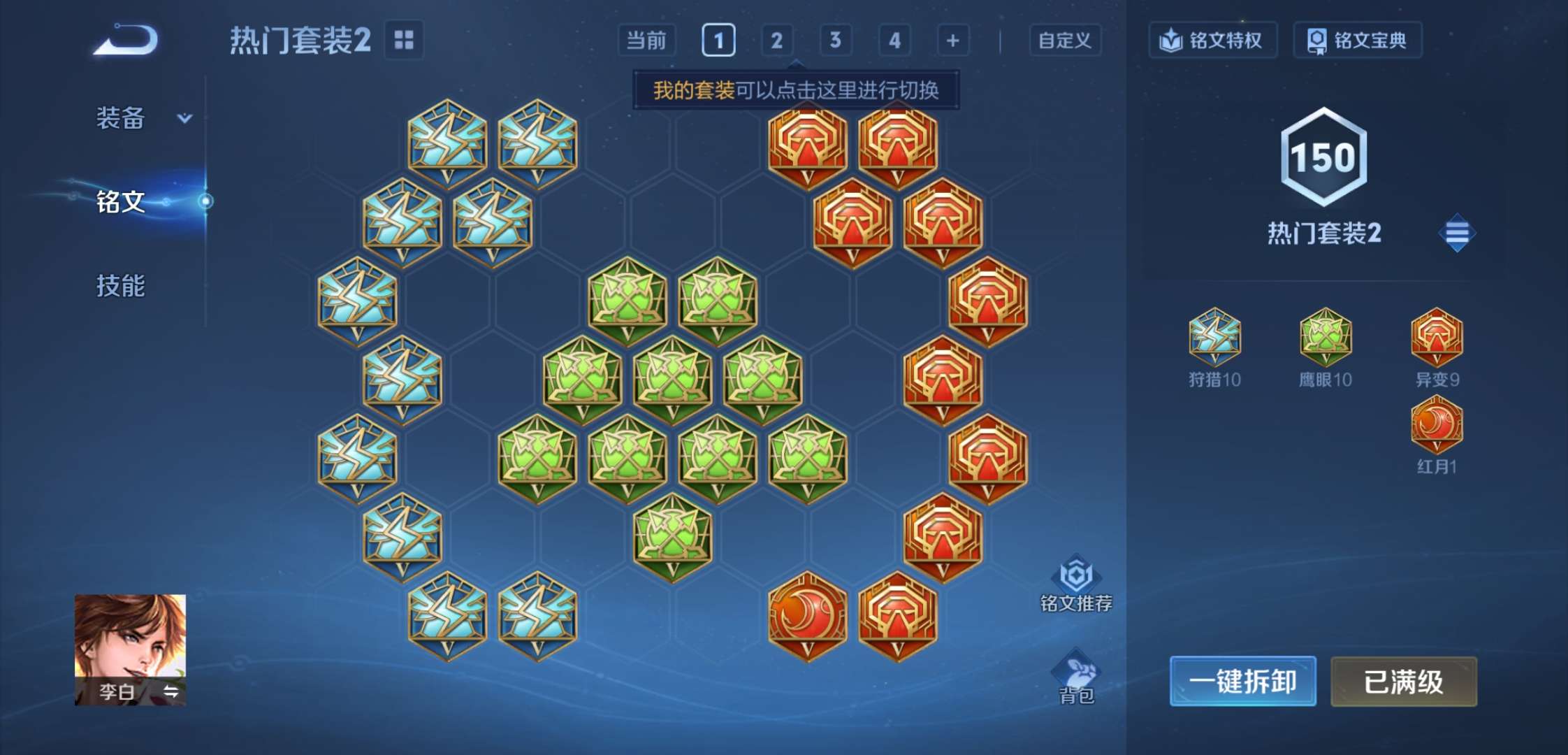Viewport: 1568px width, 755px height.
Task: Open 铭文宝典 inscription codex
Action: 1356,40
